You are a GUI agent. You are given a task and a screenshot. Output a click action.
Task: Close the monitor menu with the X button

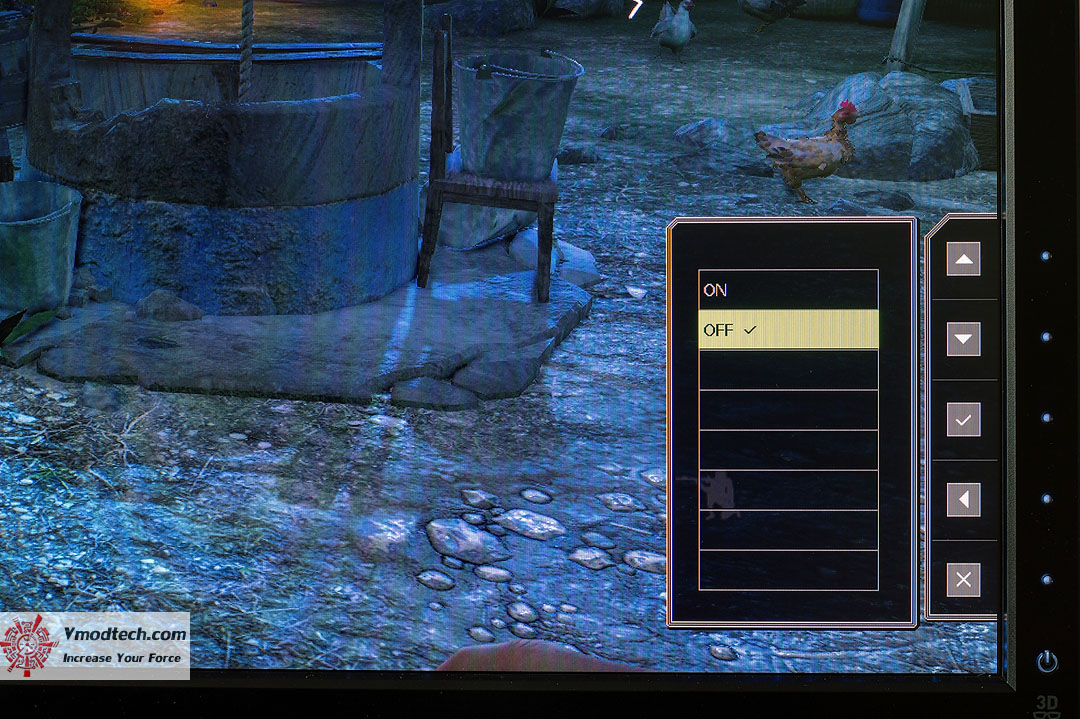point(963,580)
